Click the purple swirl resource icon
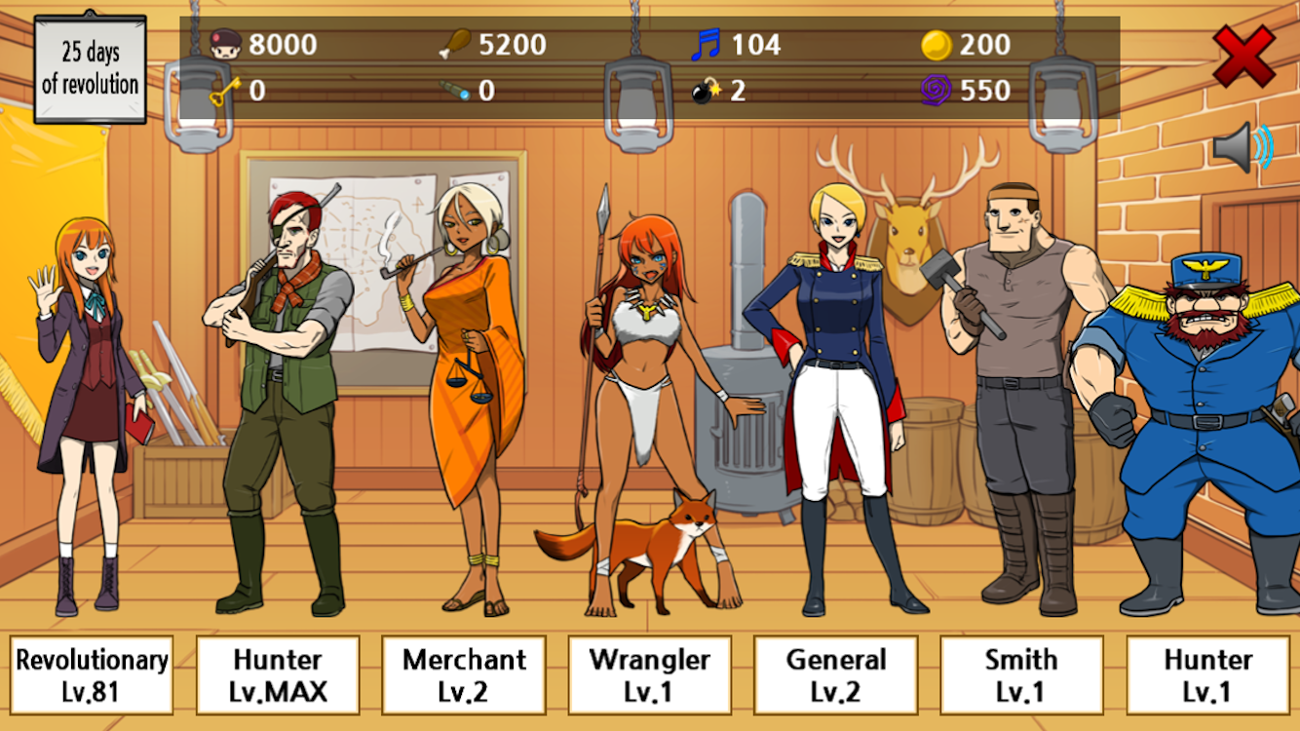This screenshot has width=1300, height=731. 938,90
